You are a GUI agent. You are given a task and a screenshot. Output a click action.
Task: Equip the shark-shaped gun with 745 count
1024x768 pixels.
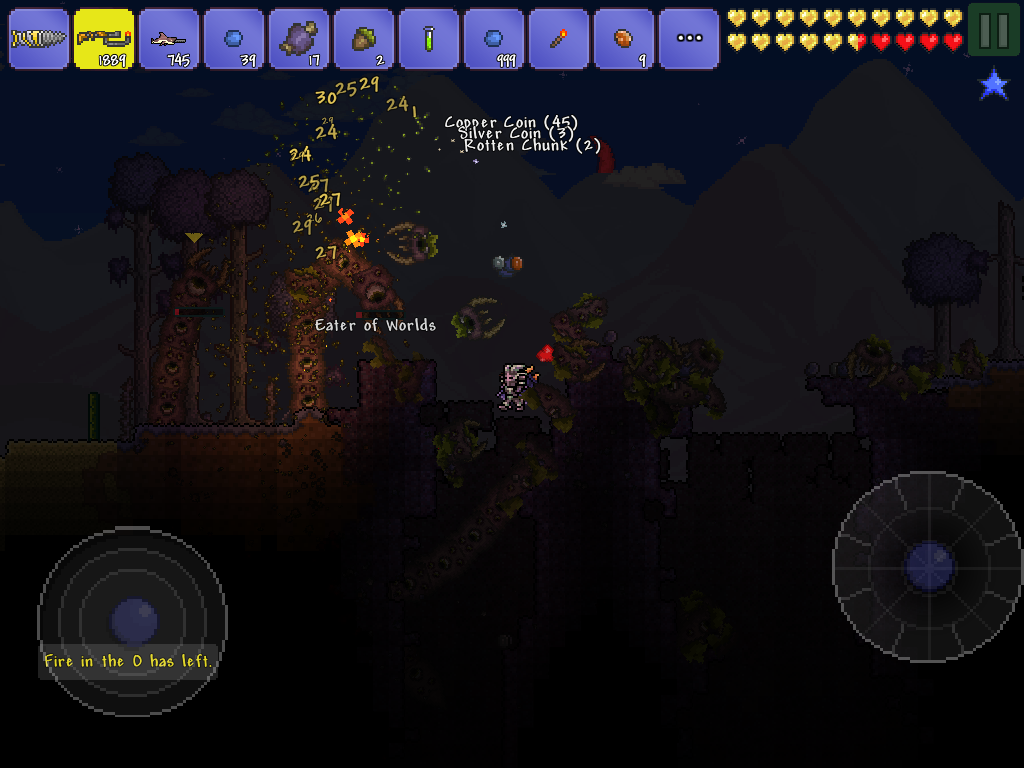coord(169,39)
